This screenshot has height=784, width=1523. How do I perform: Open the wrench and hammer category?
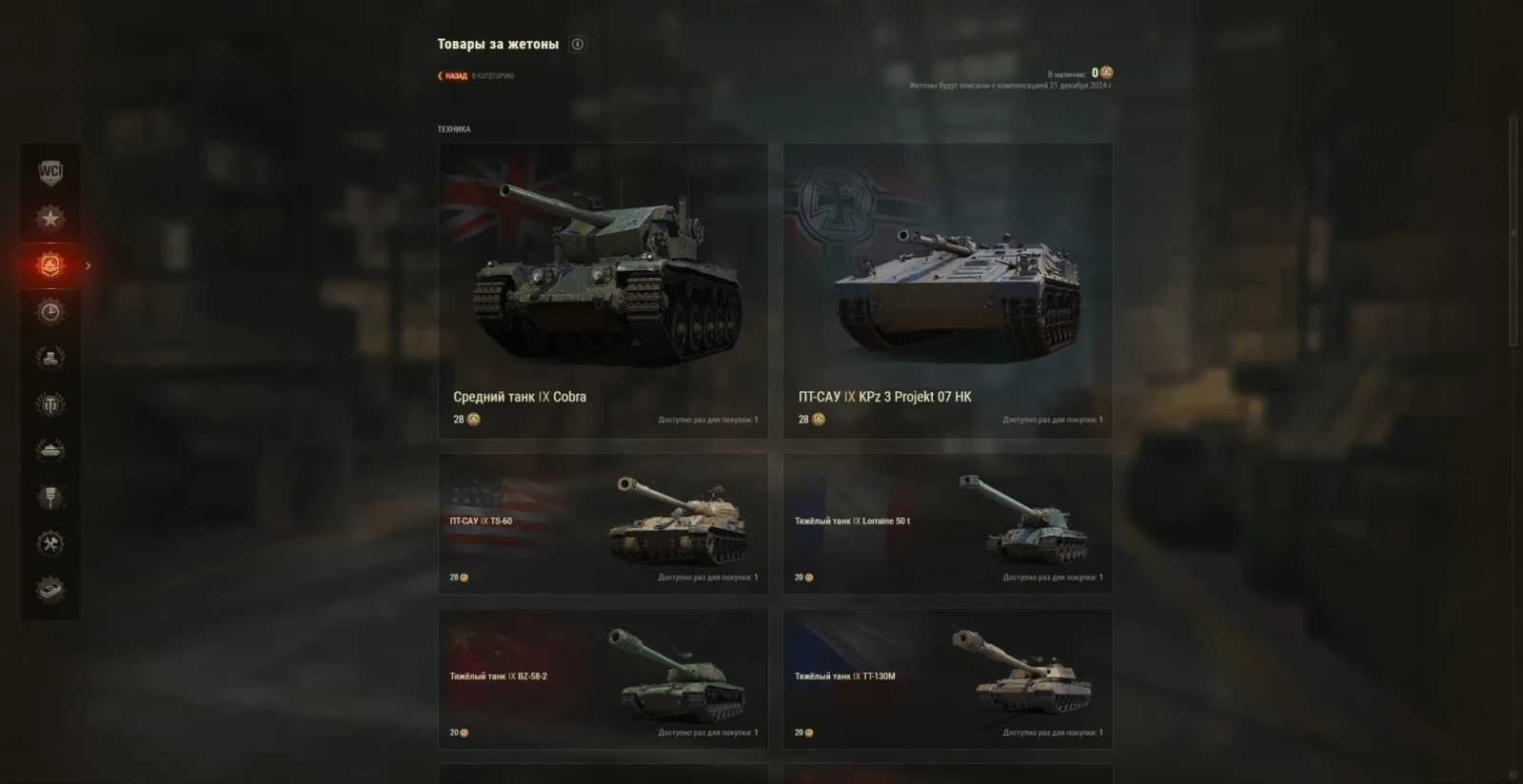point(50,543)
